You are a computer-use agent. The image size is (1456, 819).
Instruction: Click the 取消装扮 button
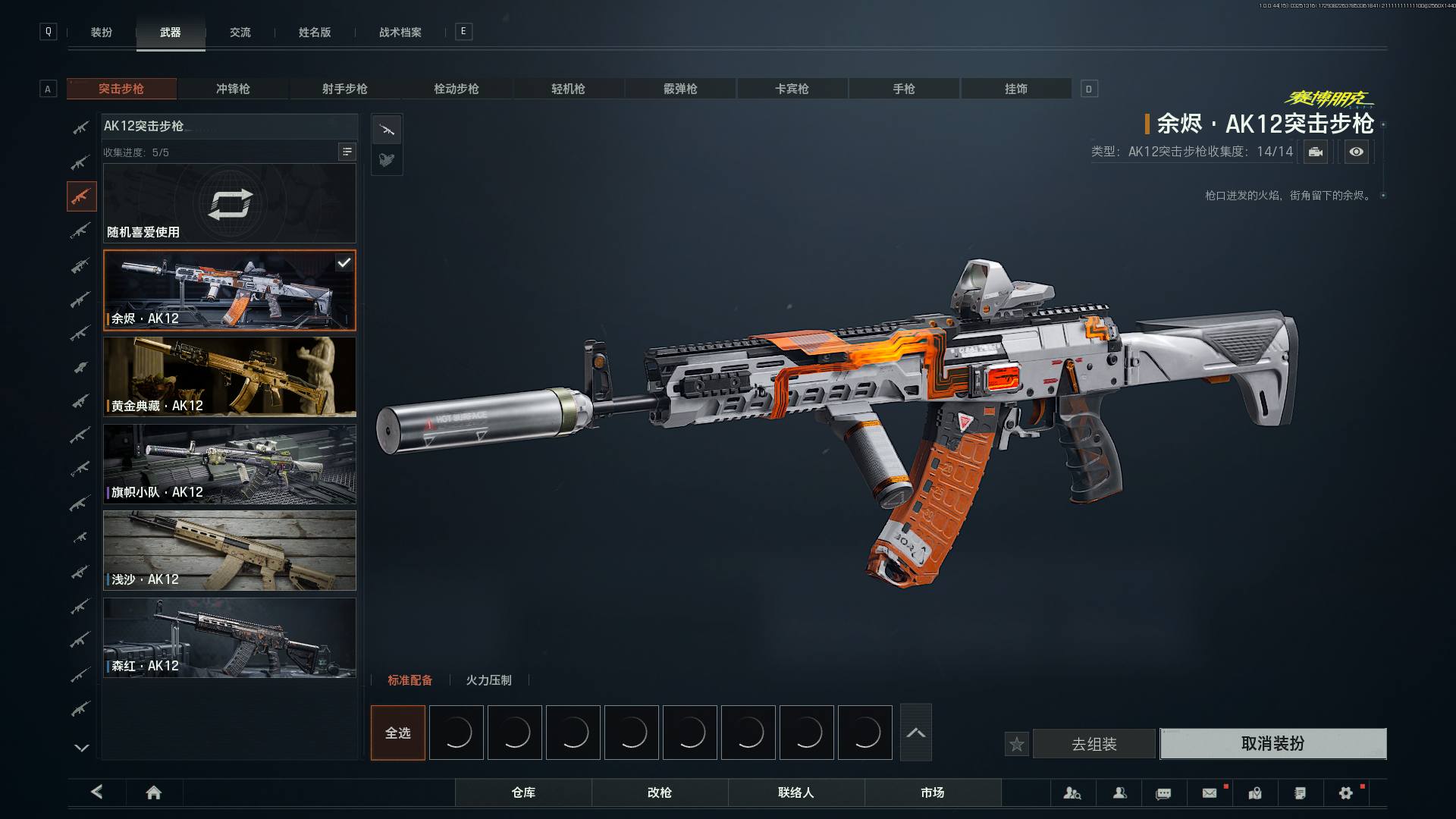click(1272, 744)
